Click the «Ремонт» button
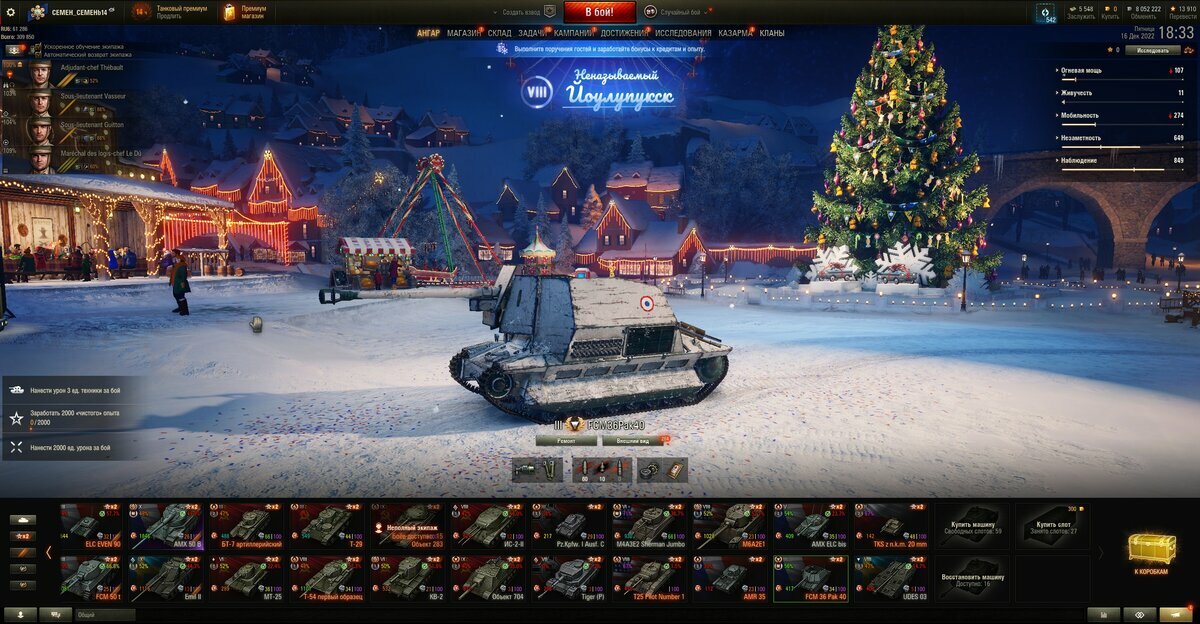 (565, 439)
